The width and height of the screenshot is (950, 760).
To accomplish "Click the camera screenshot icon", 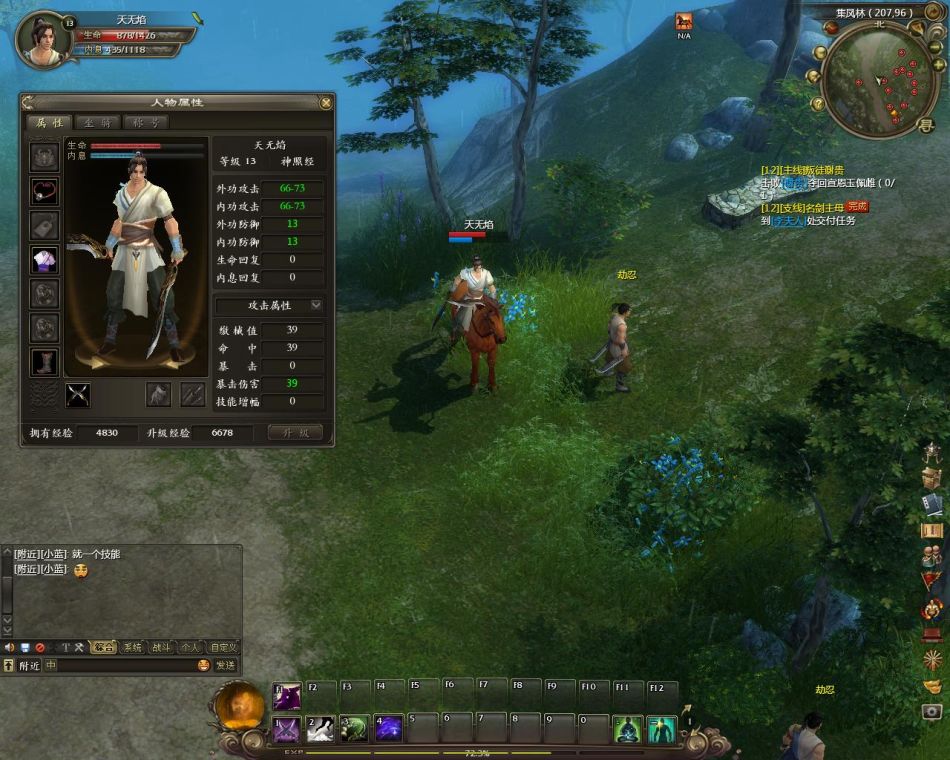I will coord(932,711).
